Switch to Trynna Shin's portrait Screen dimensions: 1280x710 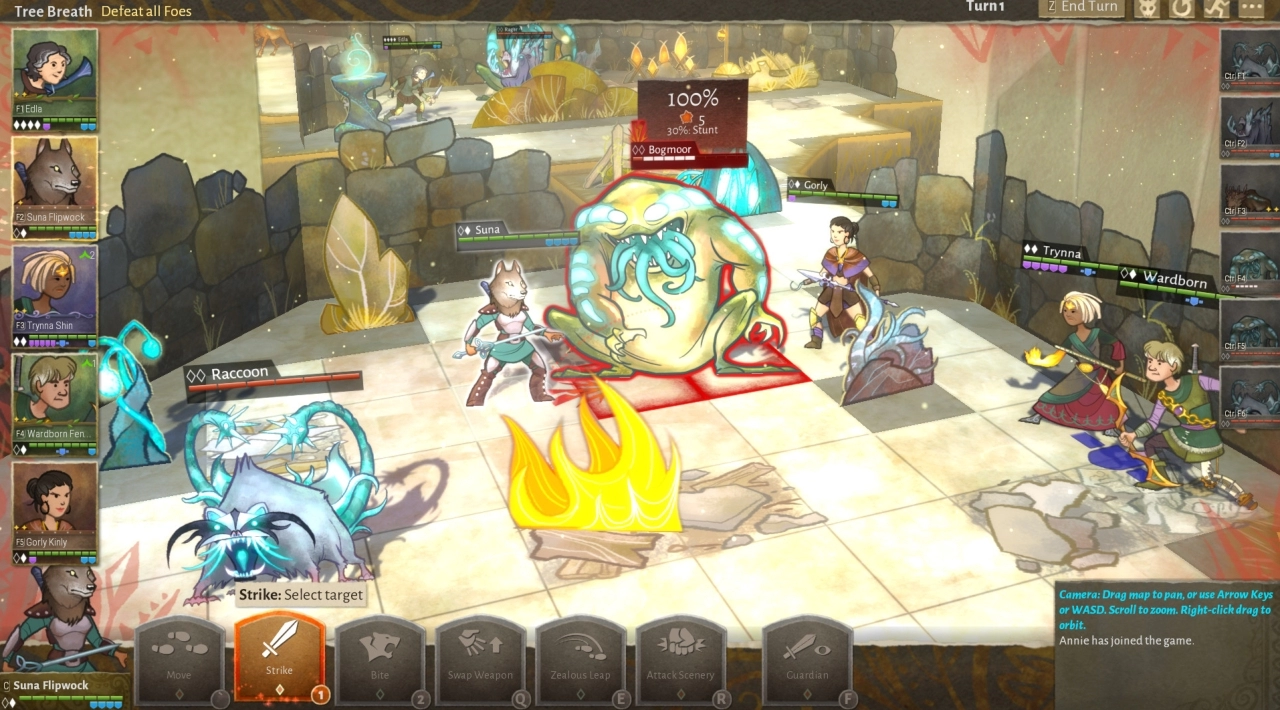point(55,291)
